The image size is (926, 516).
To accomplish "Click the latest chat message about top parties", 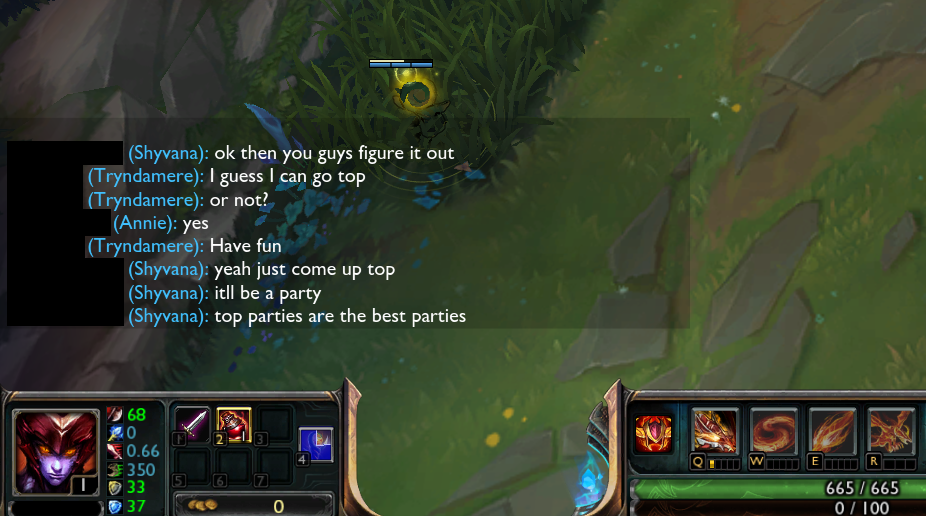I will click(340, 316).
